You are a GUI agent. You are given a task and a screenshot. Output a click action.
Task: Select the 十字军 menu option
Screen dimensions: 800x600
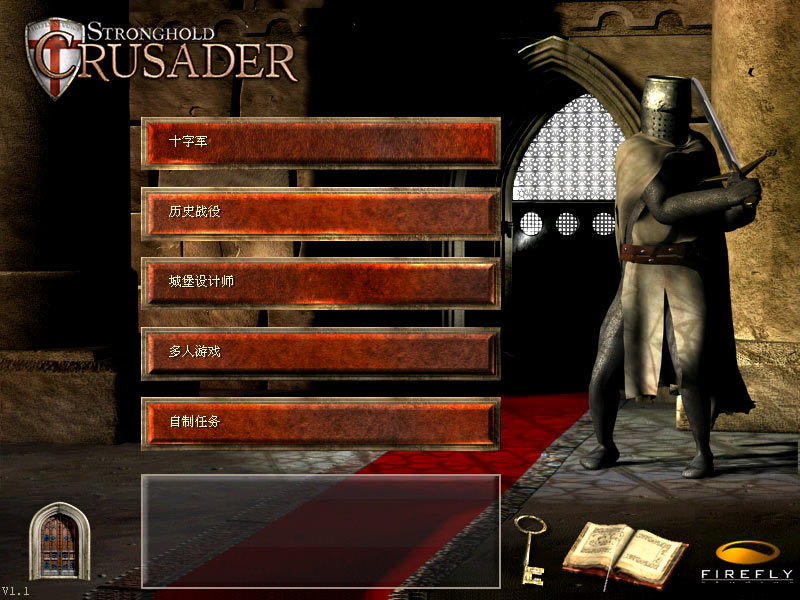click(320, 143)
